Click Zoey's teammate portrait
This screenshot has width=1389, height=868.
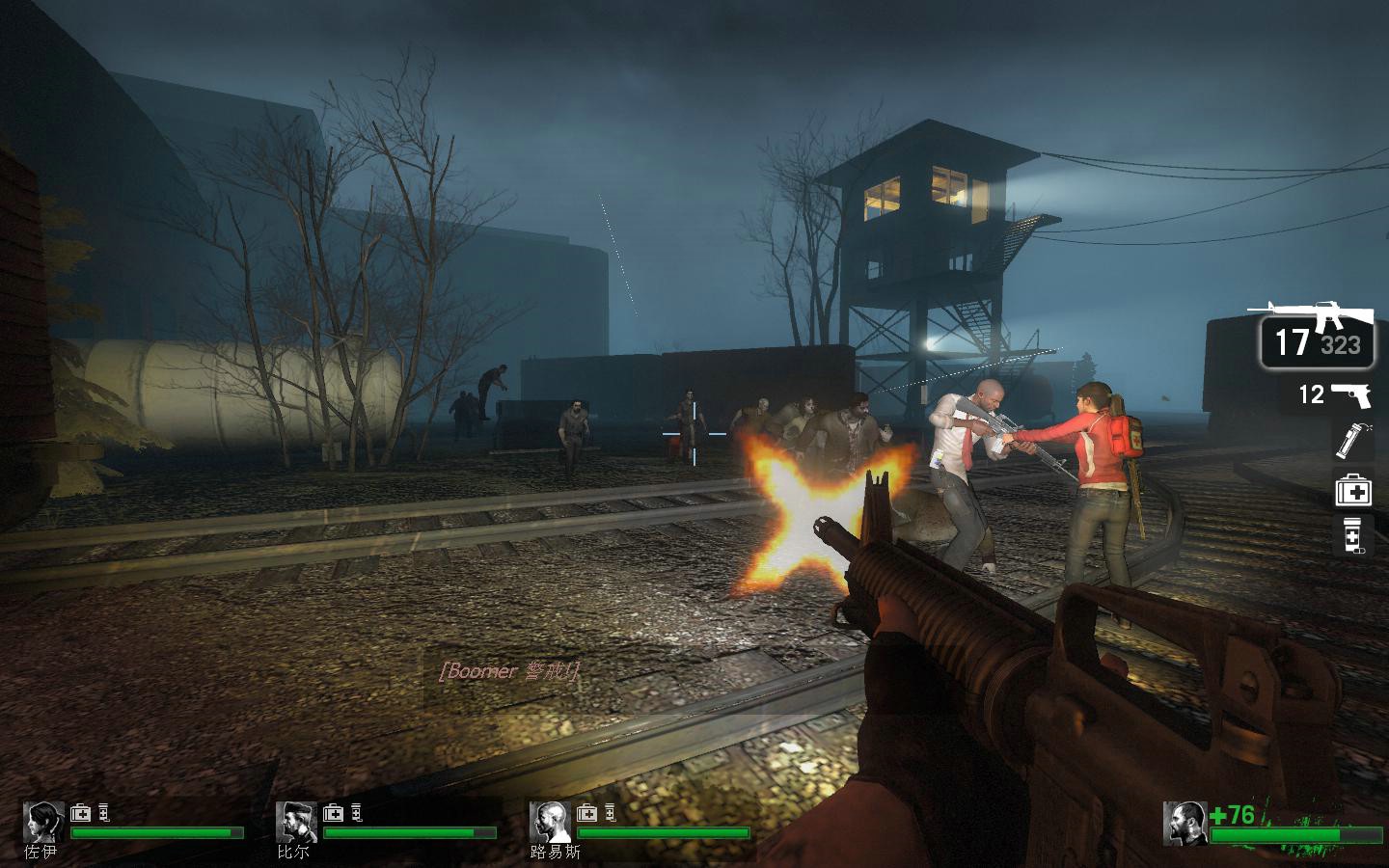point(43,822)
